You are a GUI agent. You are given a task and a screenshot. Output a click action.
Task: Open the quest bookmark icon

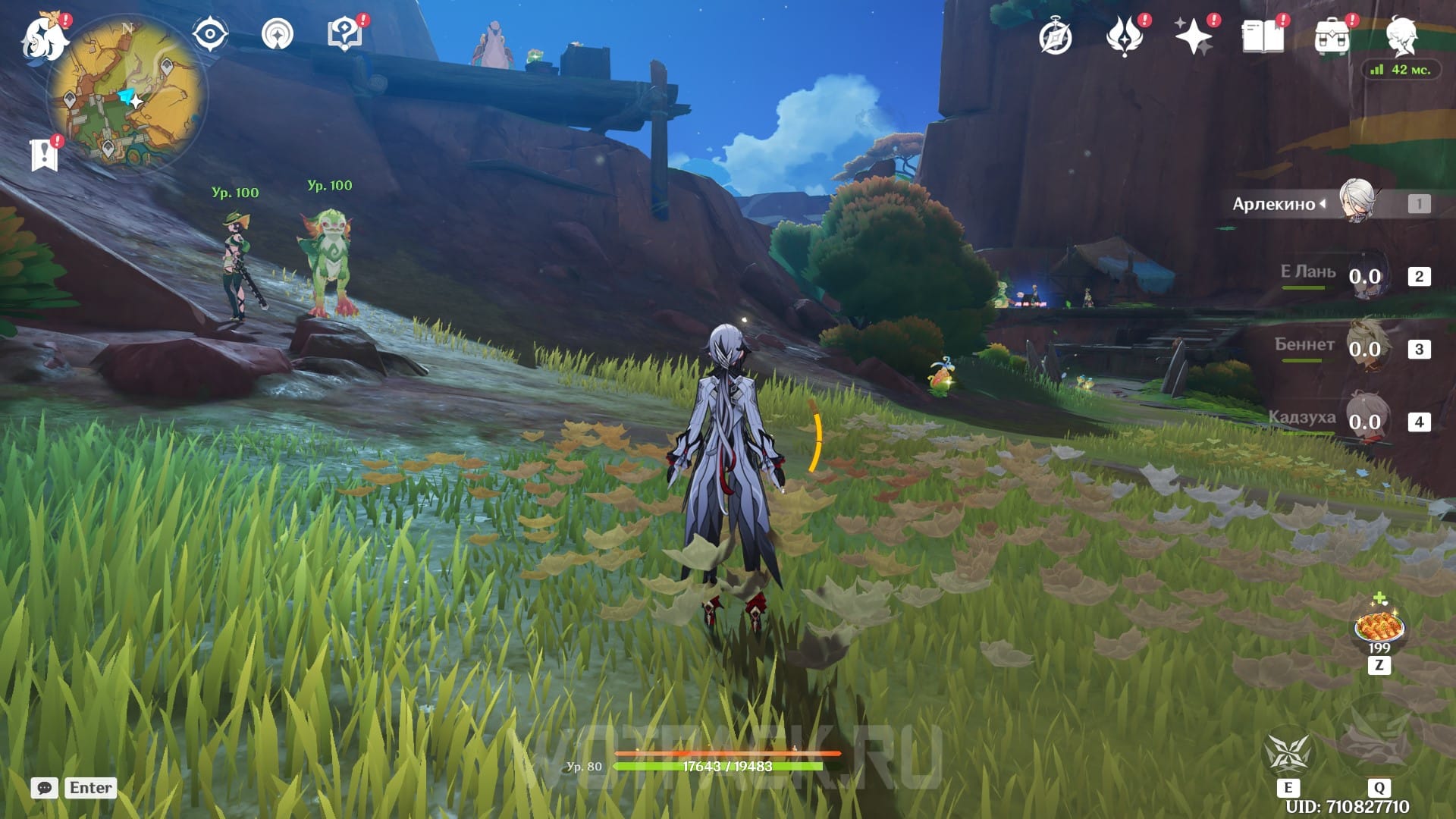click(44, 155)
